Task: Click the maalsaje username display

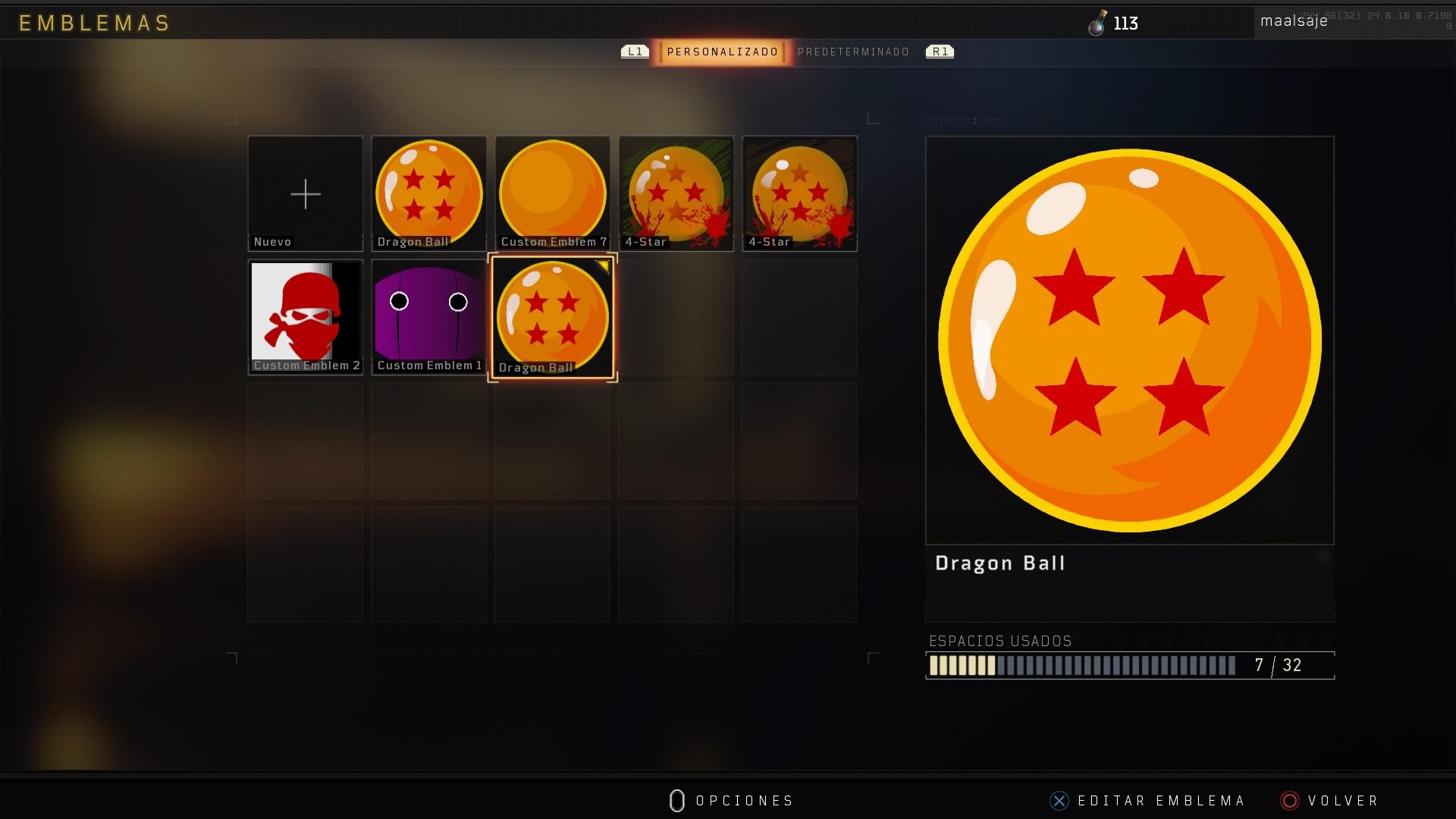Action: [1294, 20]
